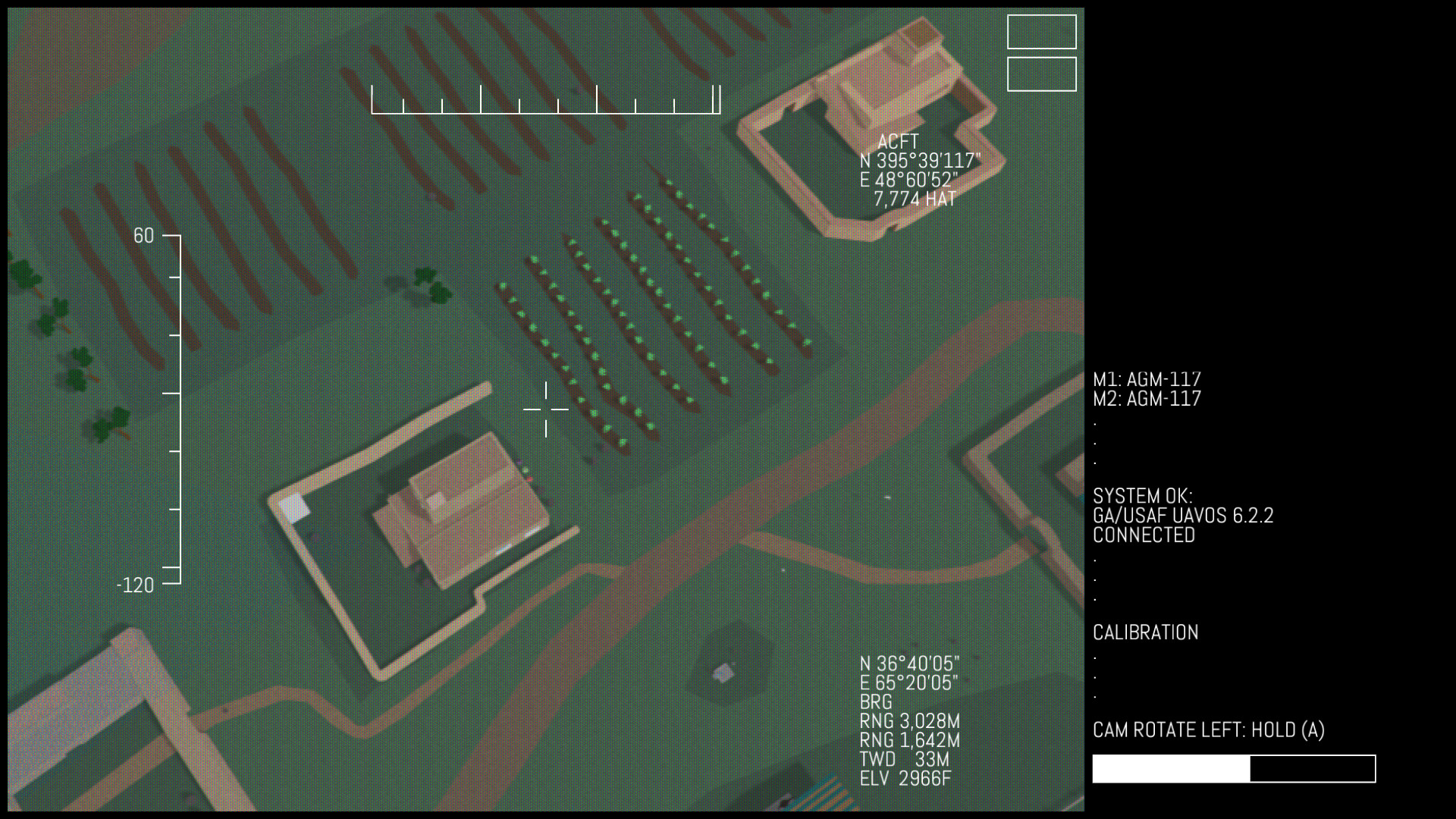Select the ACFT aircraft marker icon

click(x=897, y=142)
